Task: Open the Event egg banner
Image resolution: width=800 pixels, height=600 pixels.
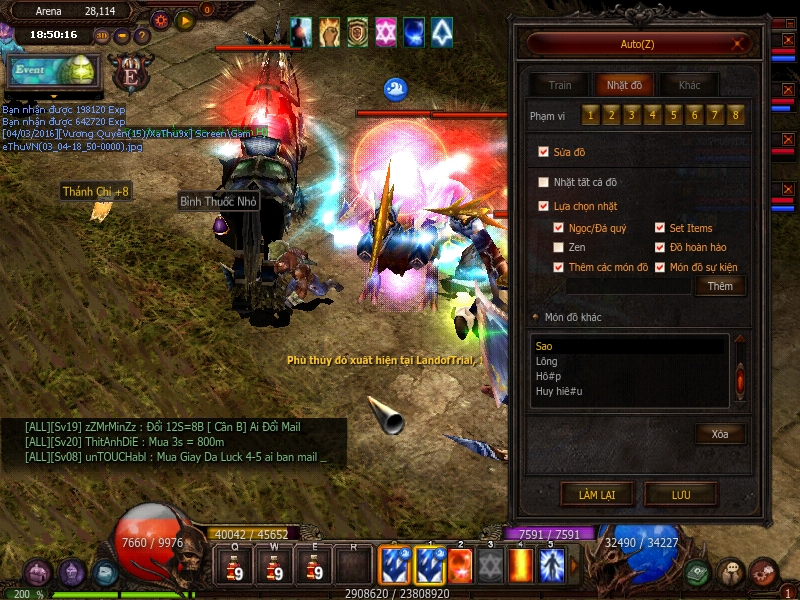Action: click(50, 72)
